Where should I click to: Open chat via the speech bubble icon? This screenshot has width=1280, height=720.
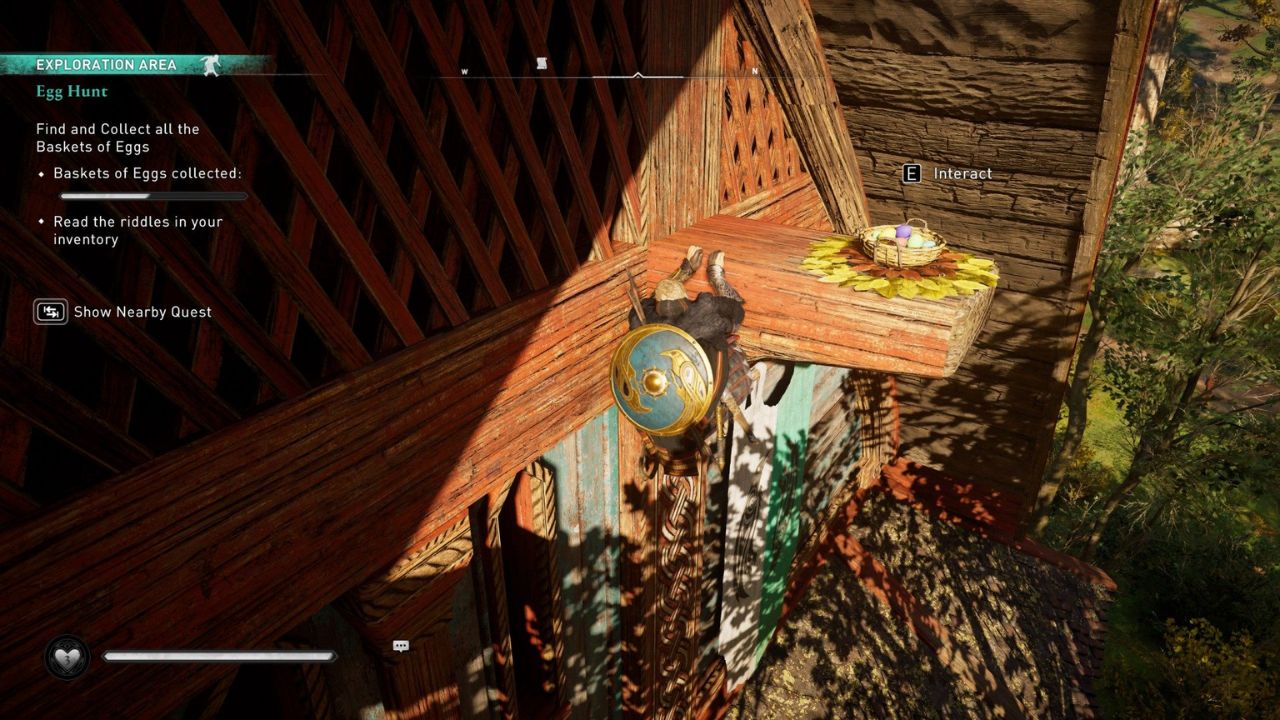click(x=400, y=646)
